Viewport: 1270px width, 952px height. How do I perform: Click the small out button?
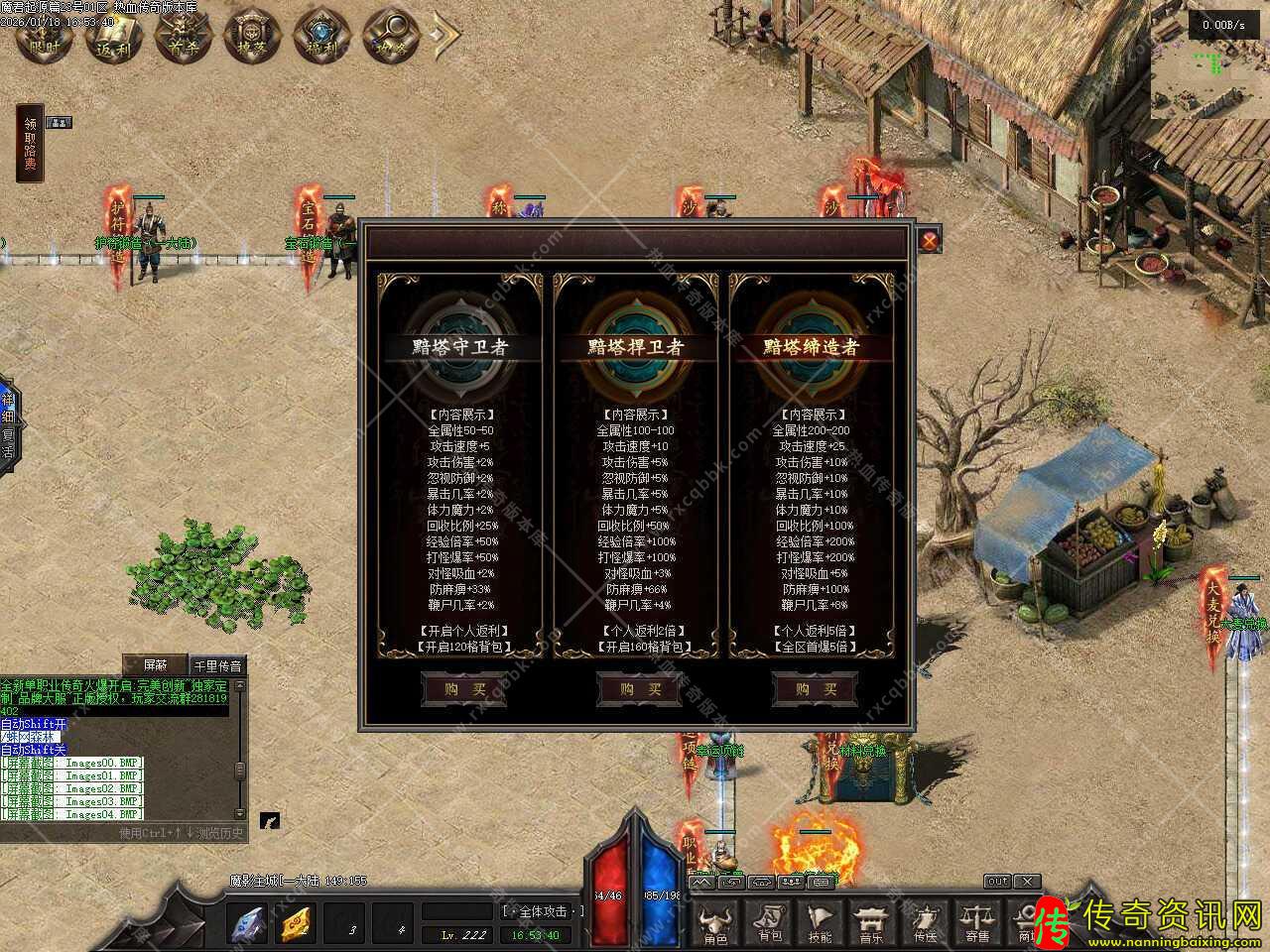tap(997, 881)
